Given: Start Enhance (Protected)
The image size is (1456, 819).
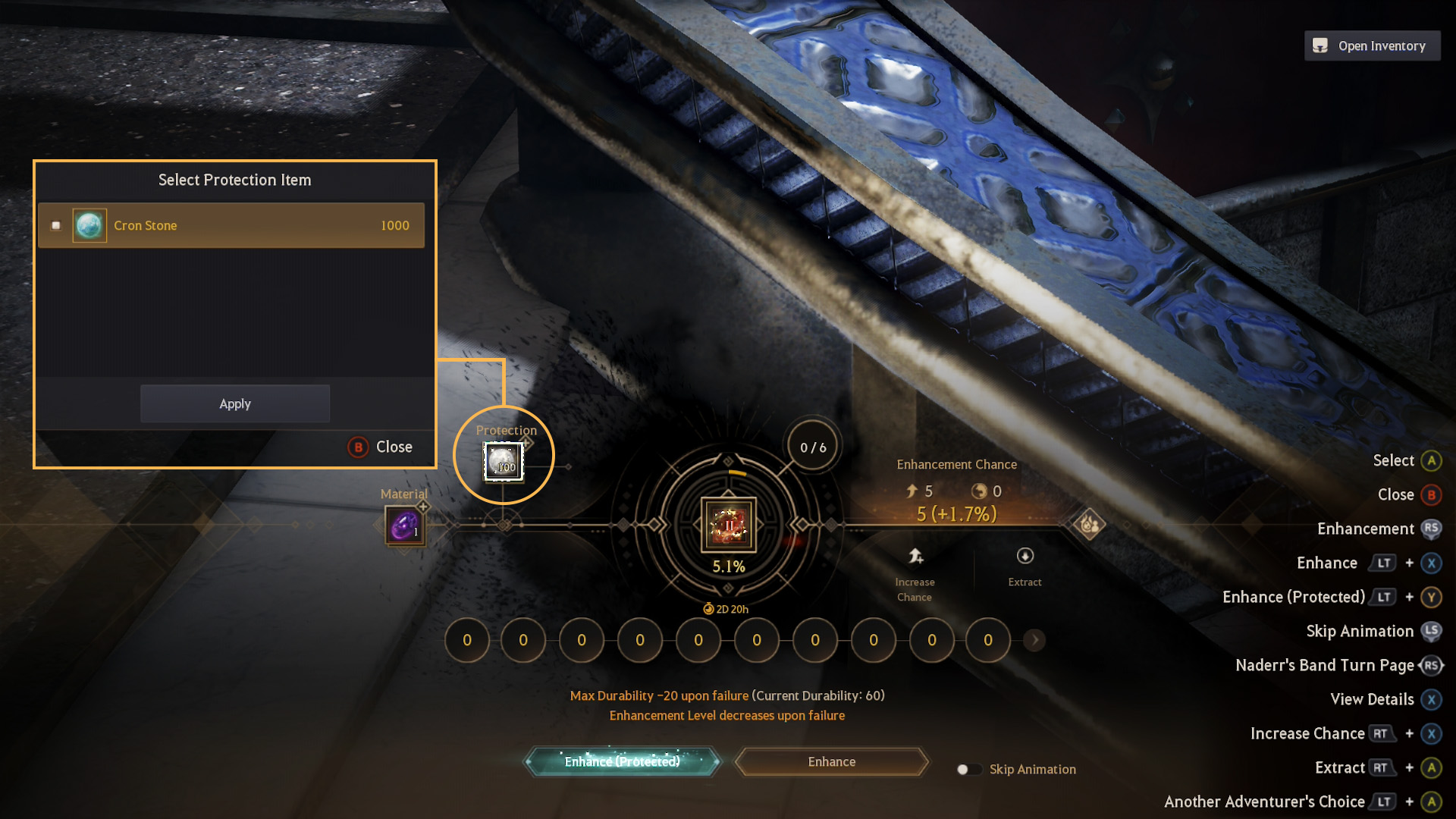Looking at the screenshot, I should point(622,761).
